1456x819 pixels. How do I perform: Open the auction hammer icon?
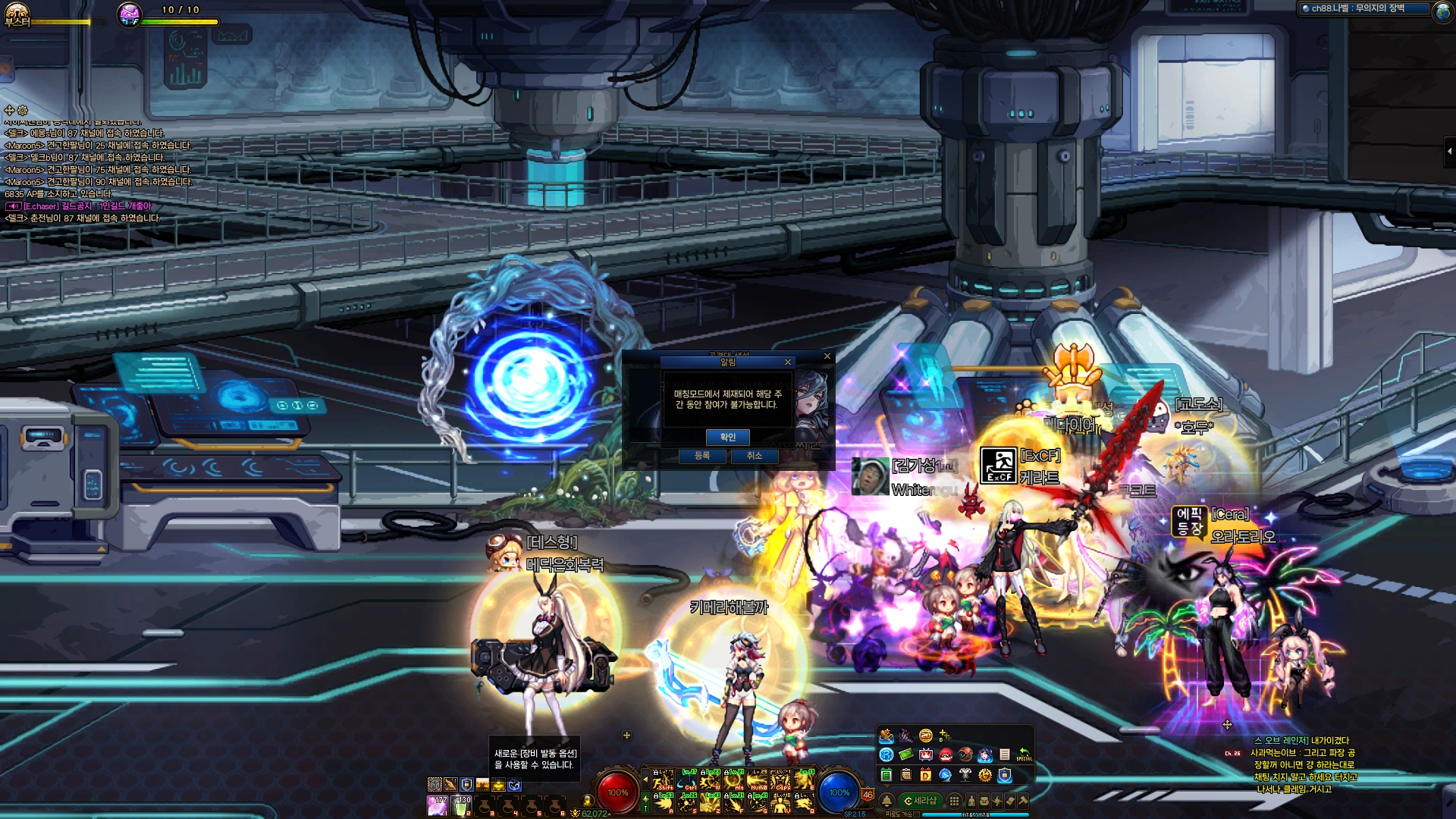coord(1023,801)
